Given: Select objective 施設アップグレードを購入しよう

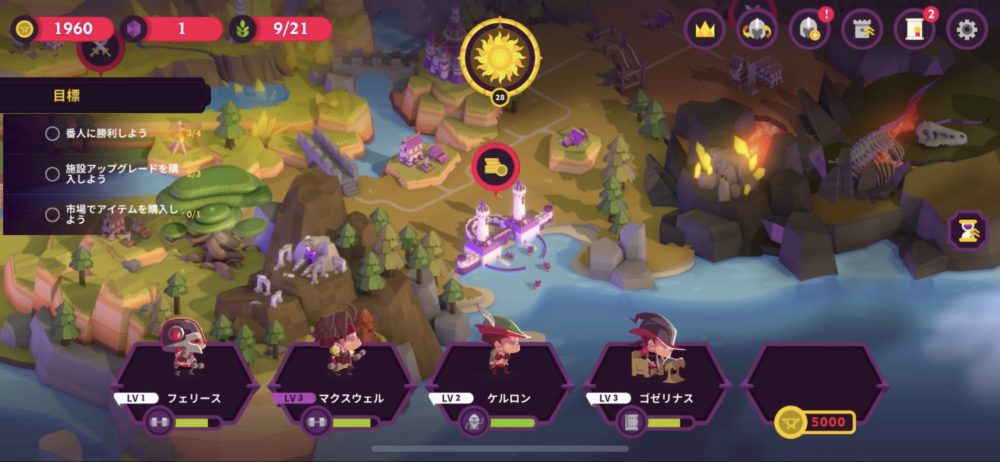Looking at the screenshot, I should (107, 173).
